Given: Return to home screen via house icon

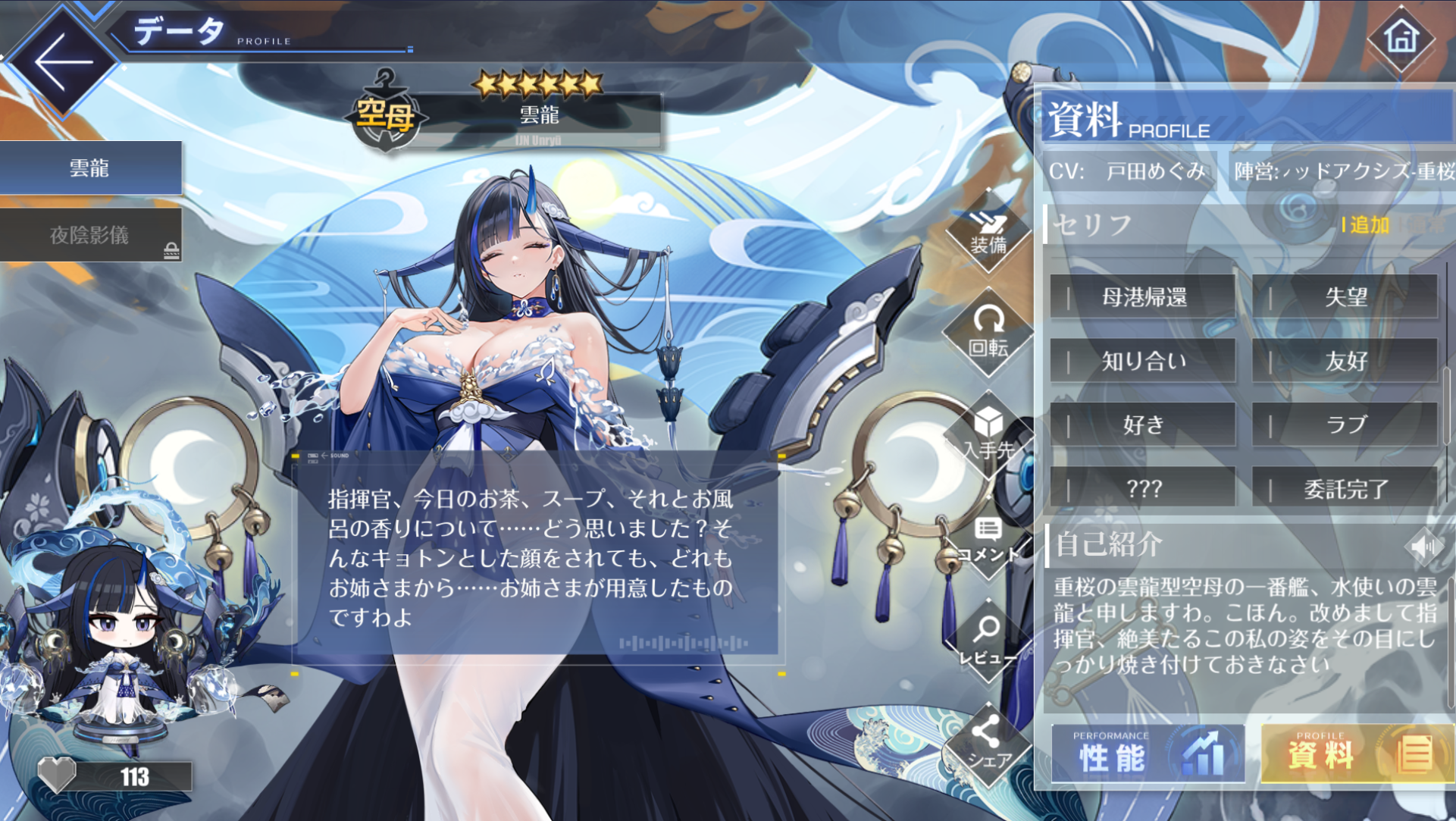Looking at the screenshot, I should 1401,38.
